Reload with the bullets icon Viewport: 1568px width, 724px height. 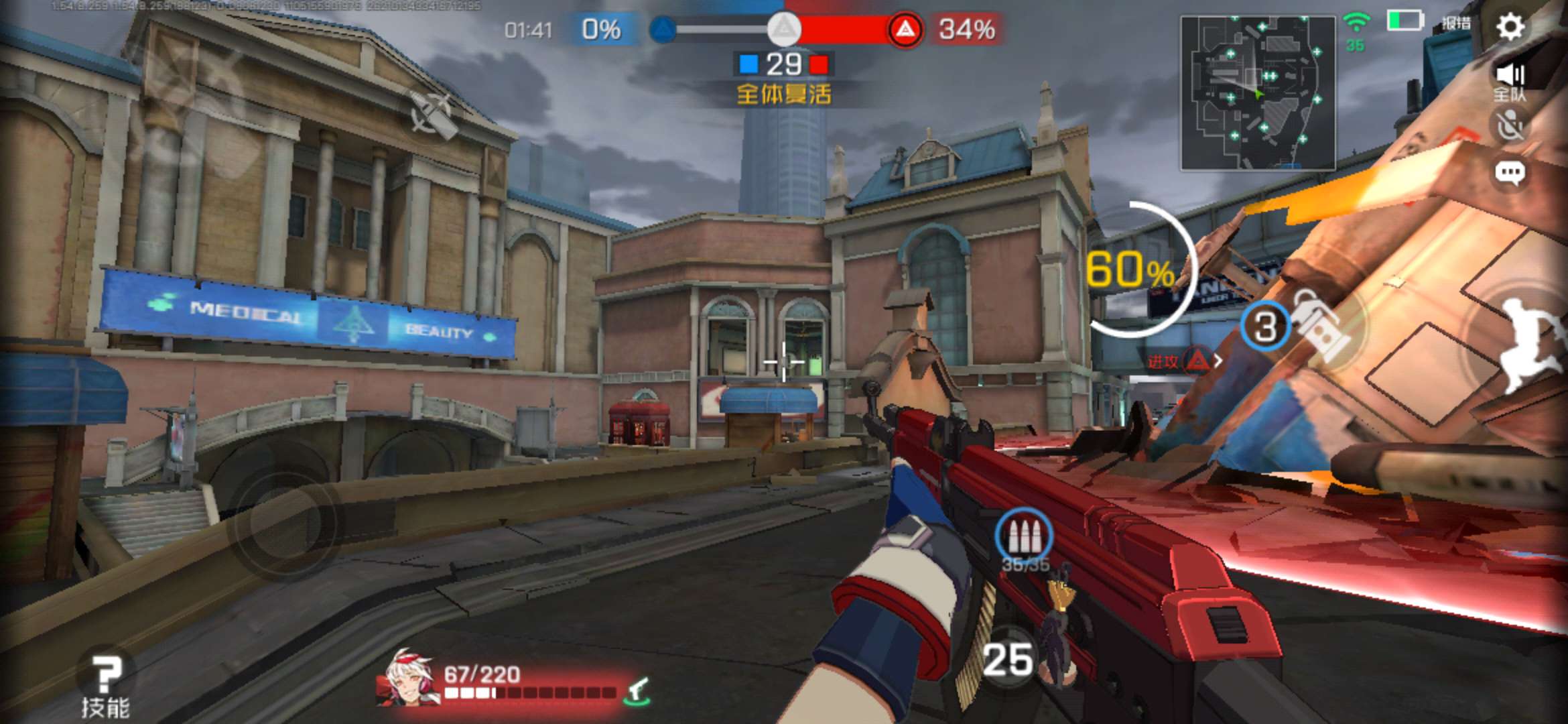tap(1024, 536)
